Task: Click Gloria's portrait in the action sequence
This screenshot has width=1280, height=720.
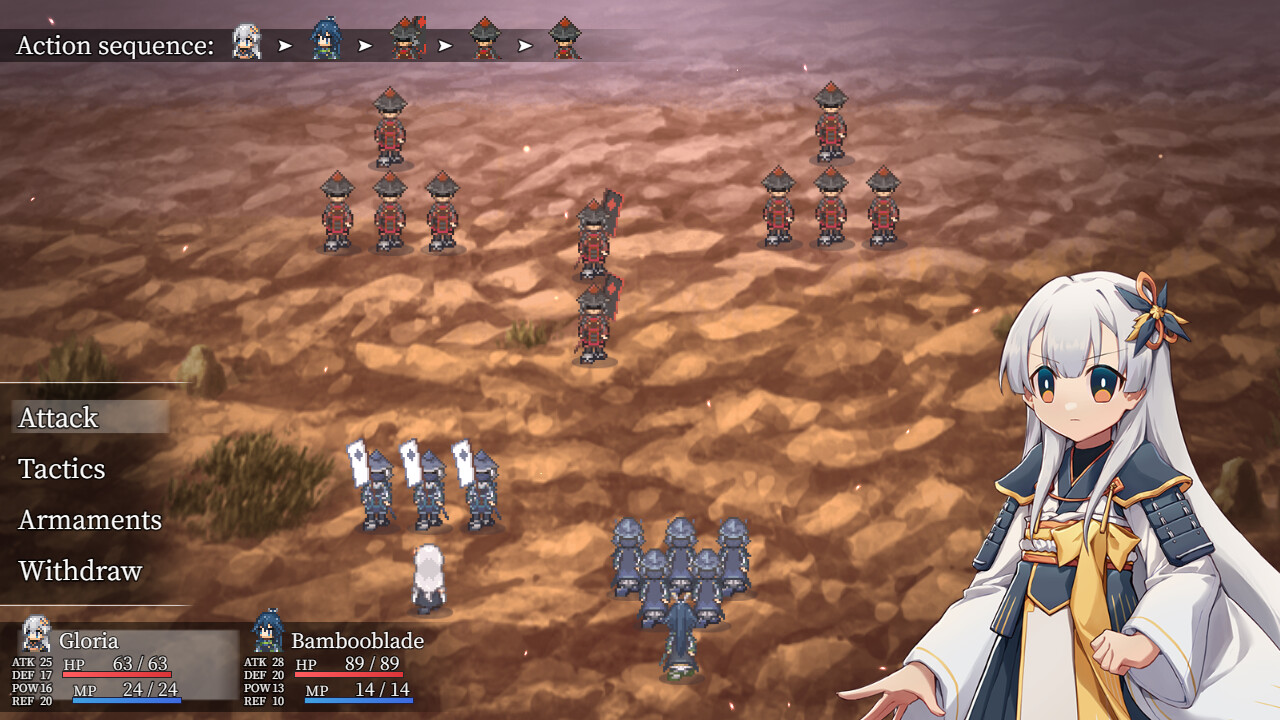Action: coord(246,42)
